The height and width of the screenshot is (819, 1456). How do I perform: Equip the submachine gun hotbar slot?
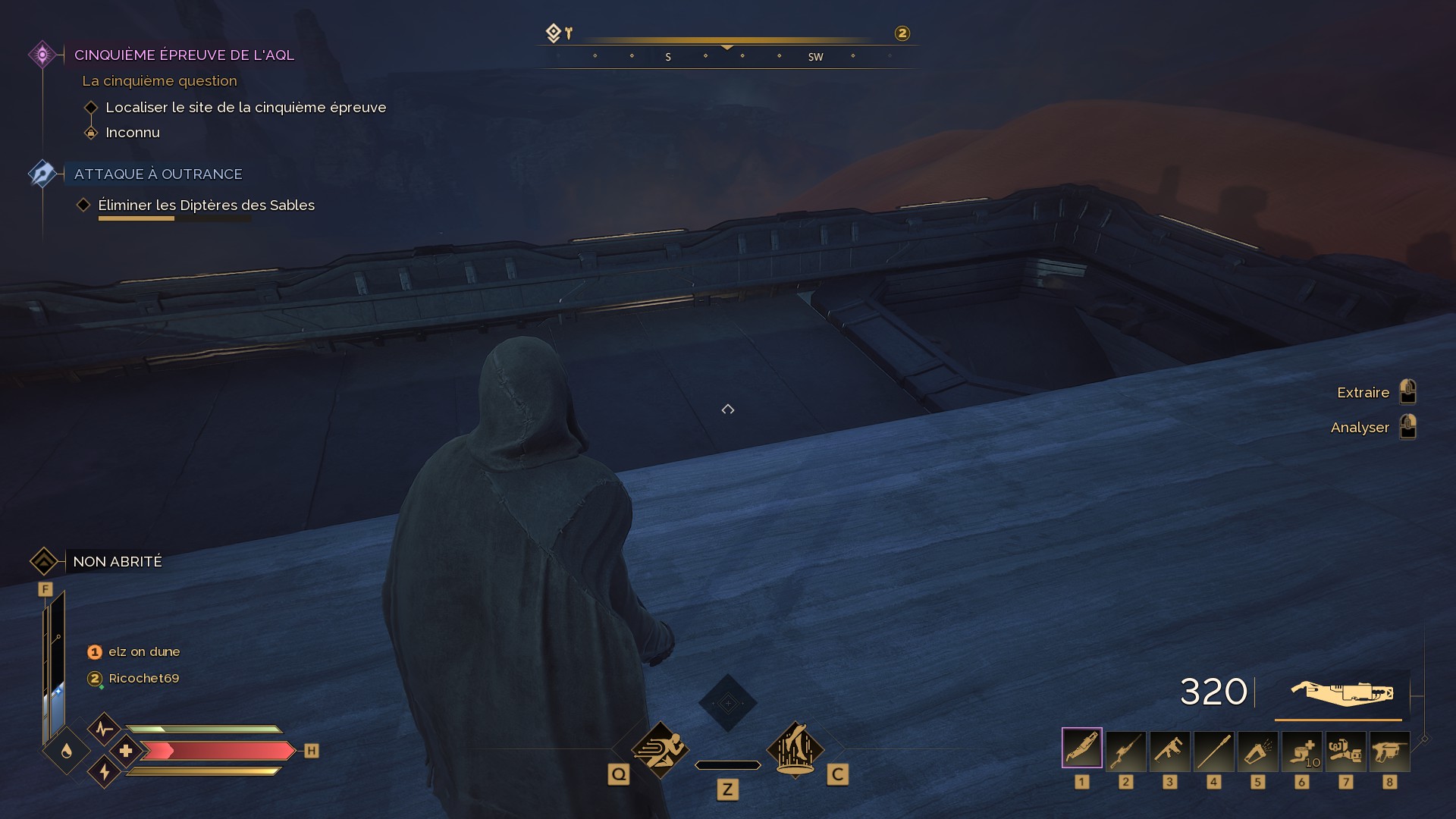tap(1169, 751)
